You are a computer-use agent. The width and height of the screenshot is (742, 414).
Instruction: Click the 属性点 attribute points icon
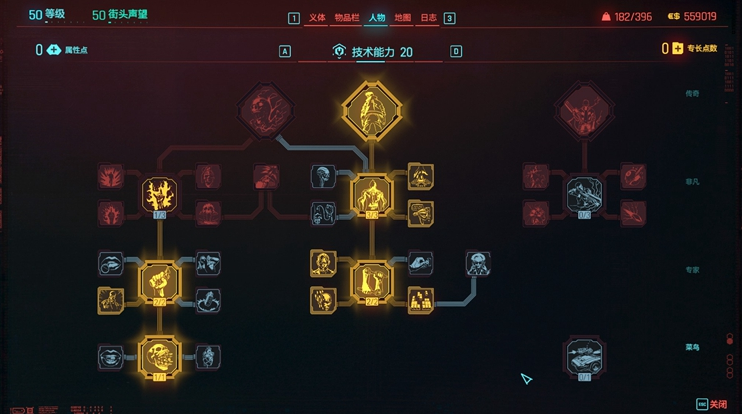[x=53, y=49]
